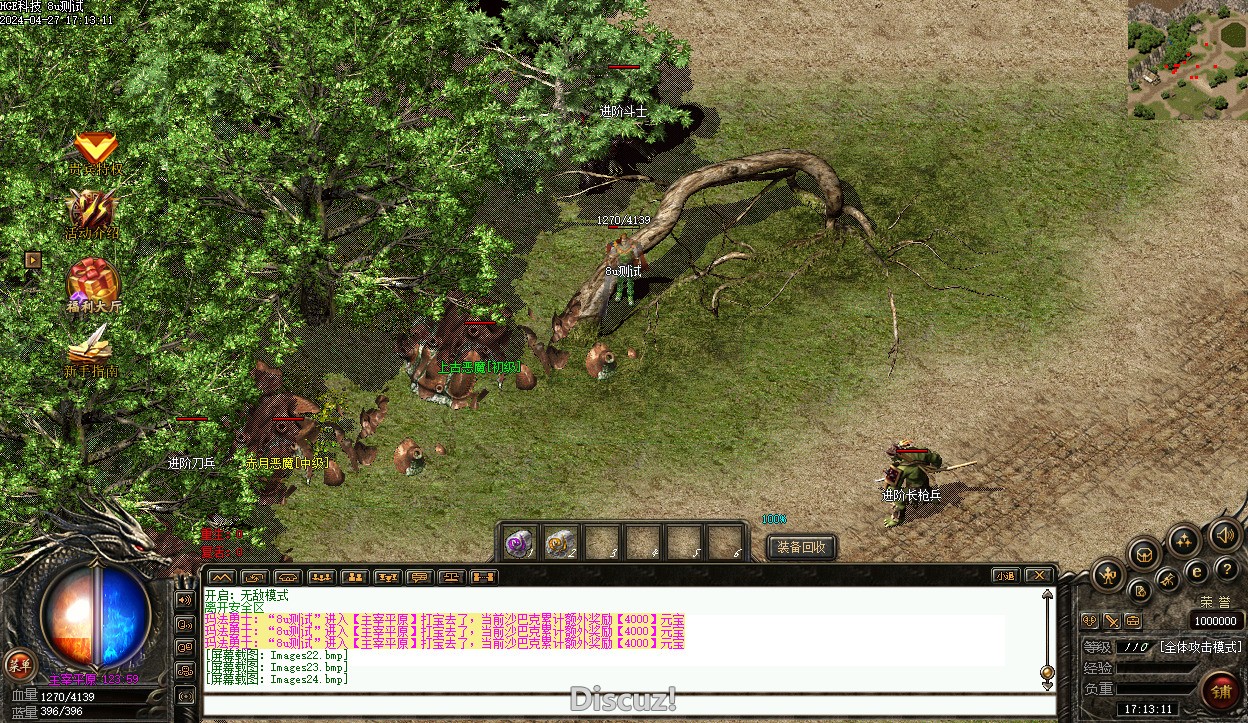Open the 活动介绍 event introduction icon
This screenshot has width=1248, height=723.
[93, 213]
